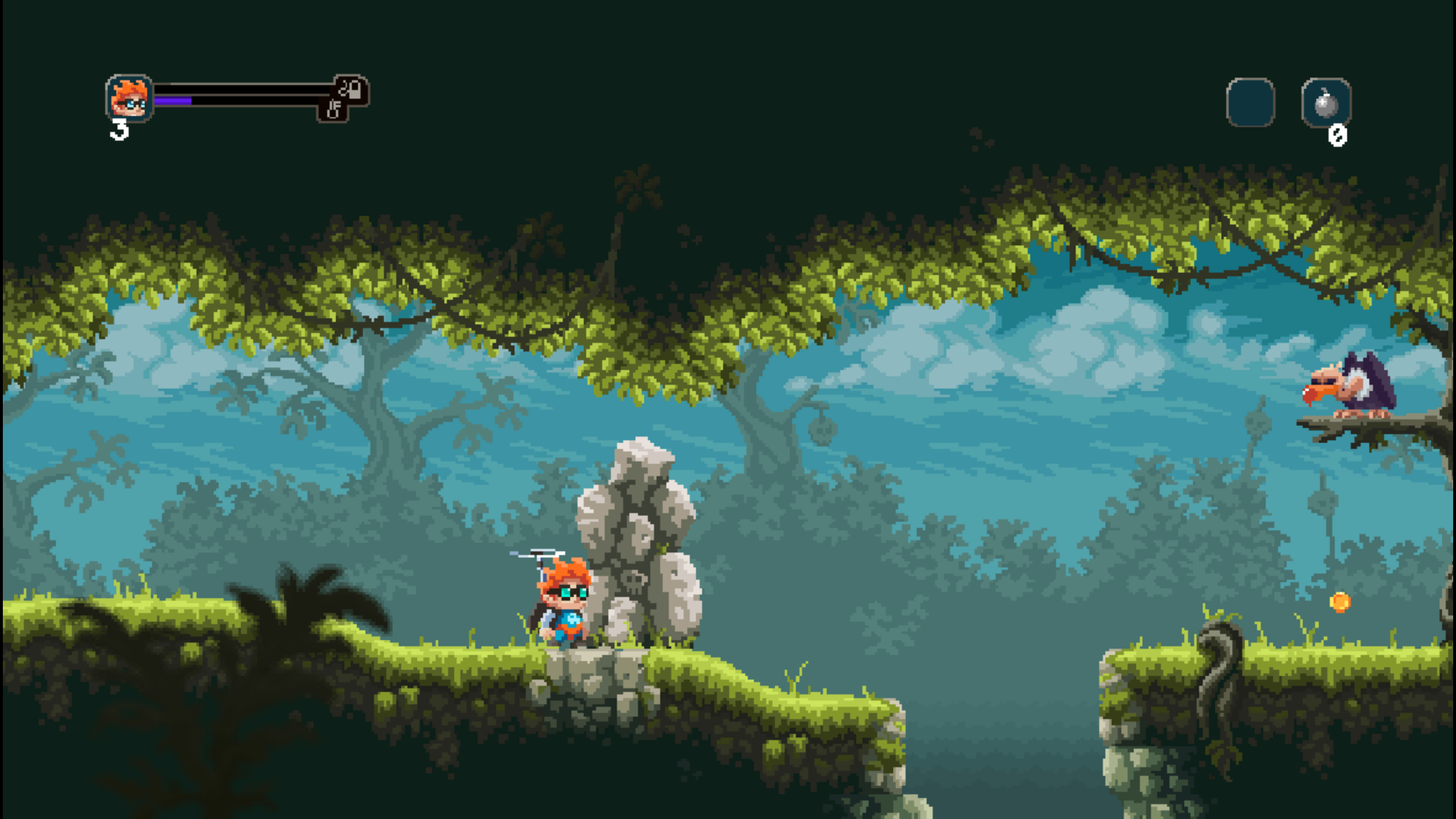Image resolution: width=1456 pixels, height=819 pixels.
Task: Click the black health bar
Action: tap(245, 89)
